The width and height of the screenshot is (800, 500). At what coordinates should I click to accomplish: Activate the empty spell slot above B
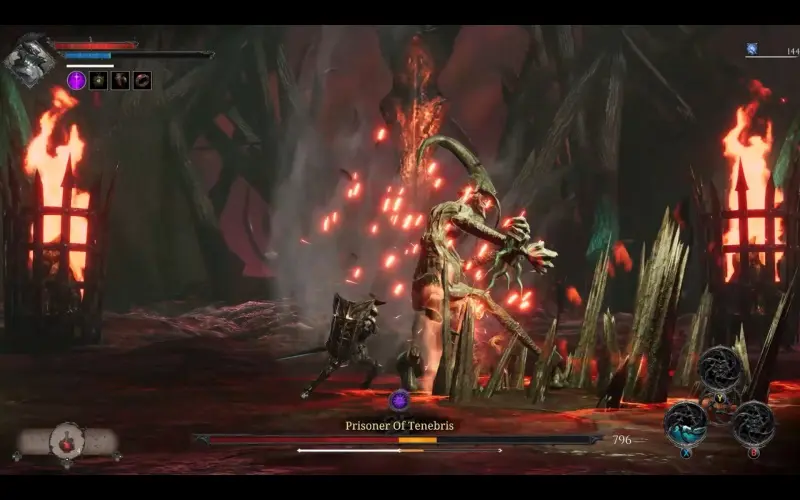click(753, 422)
